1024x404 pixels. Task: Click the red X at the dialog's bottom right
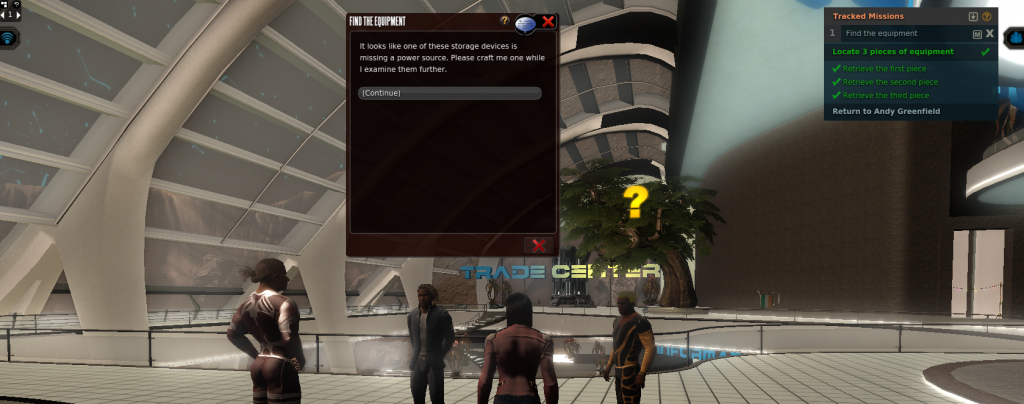[538, 245]
